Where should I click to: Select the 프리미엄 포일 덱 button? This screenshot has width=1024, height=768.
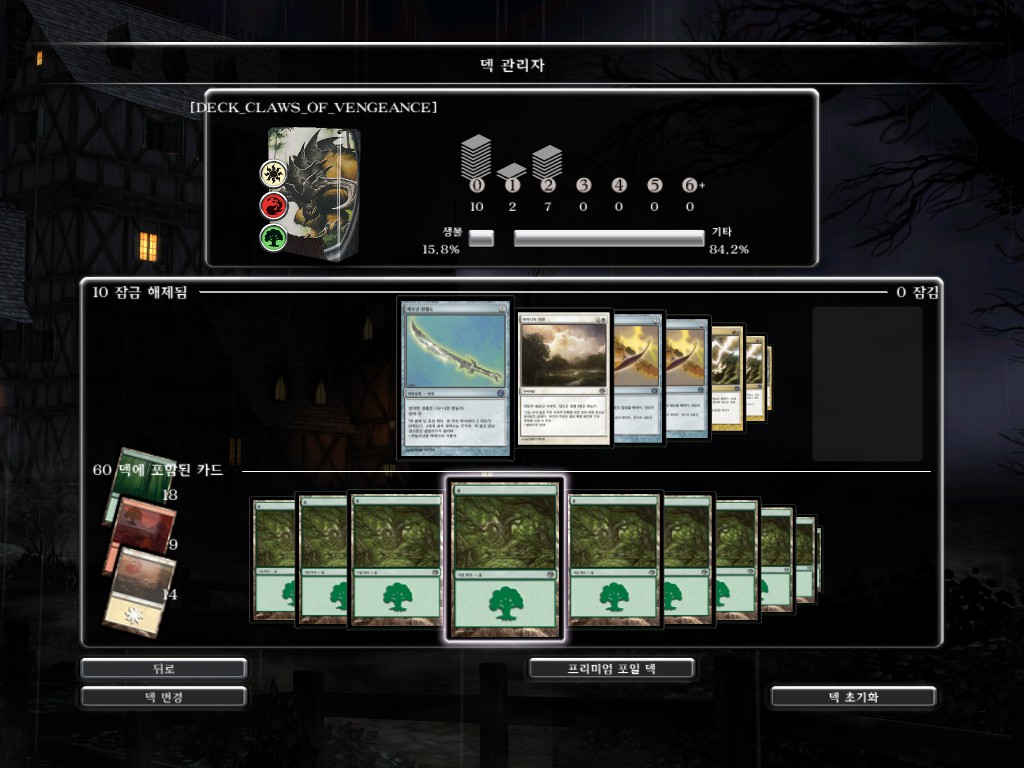[611, 668]
